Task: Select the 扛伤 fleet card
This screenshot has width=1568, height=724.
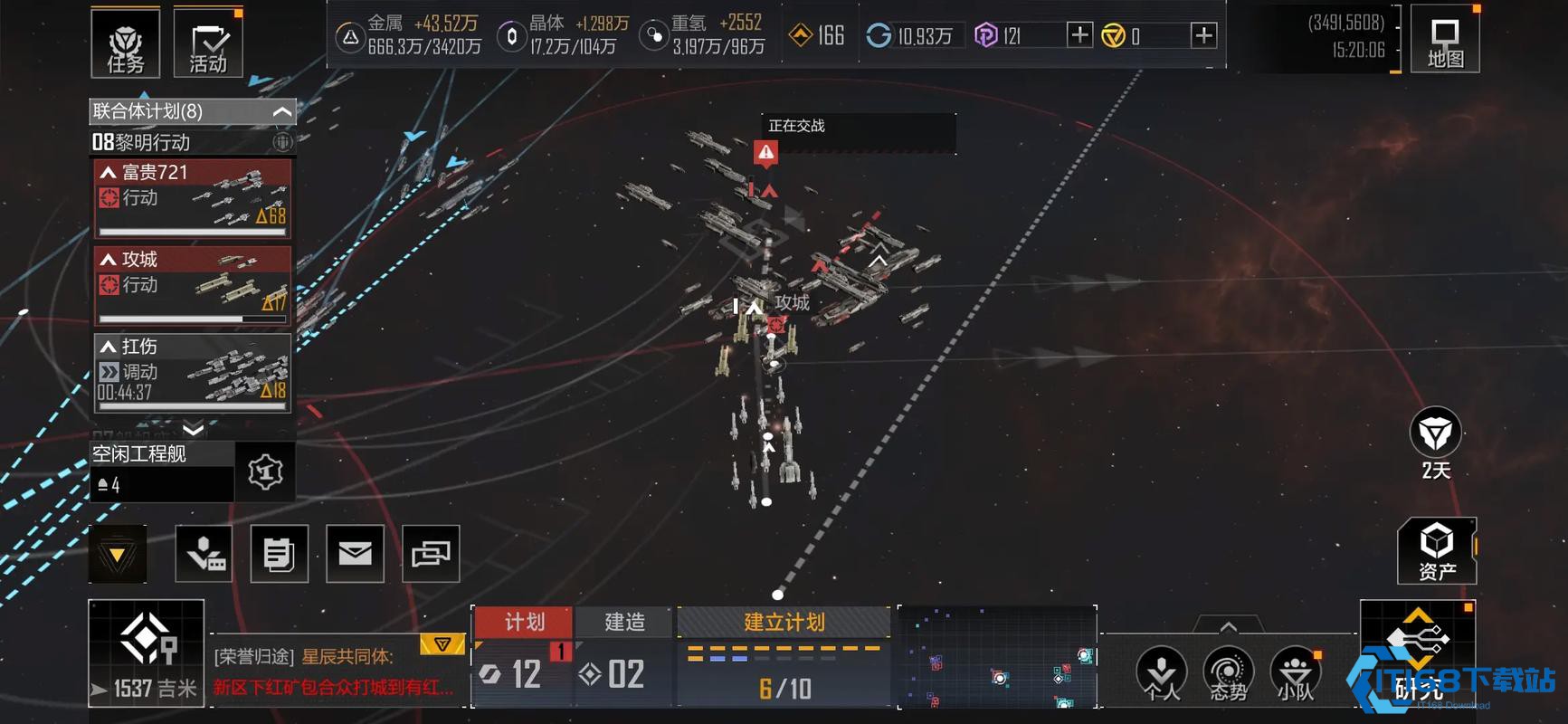Action: tap(193, 372)
